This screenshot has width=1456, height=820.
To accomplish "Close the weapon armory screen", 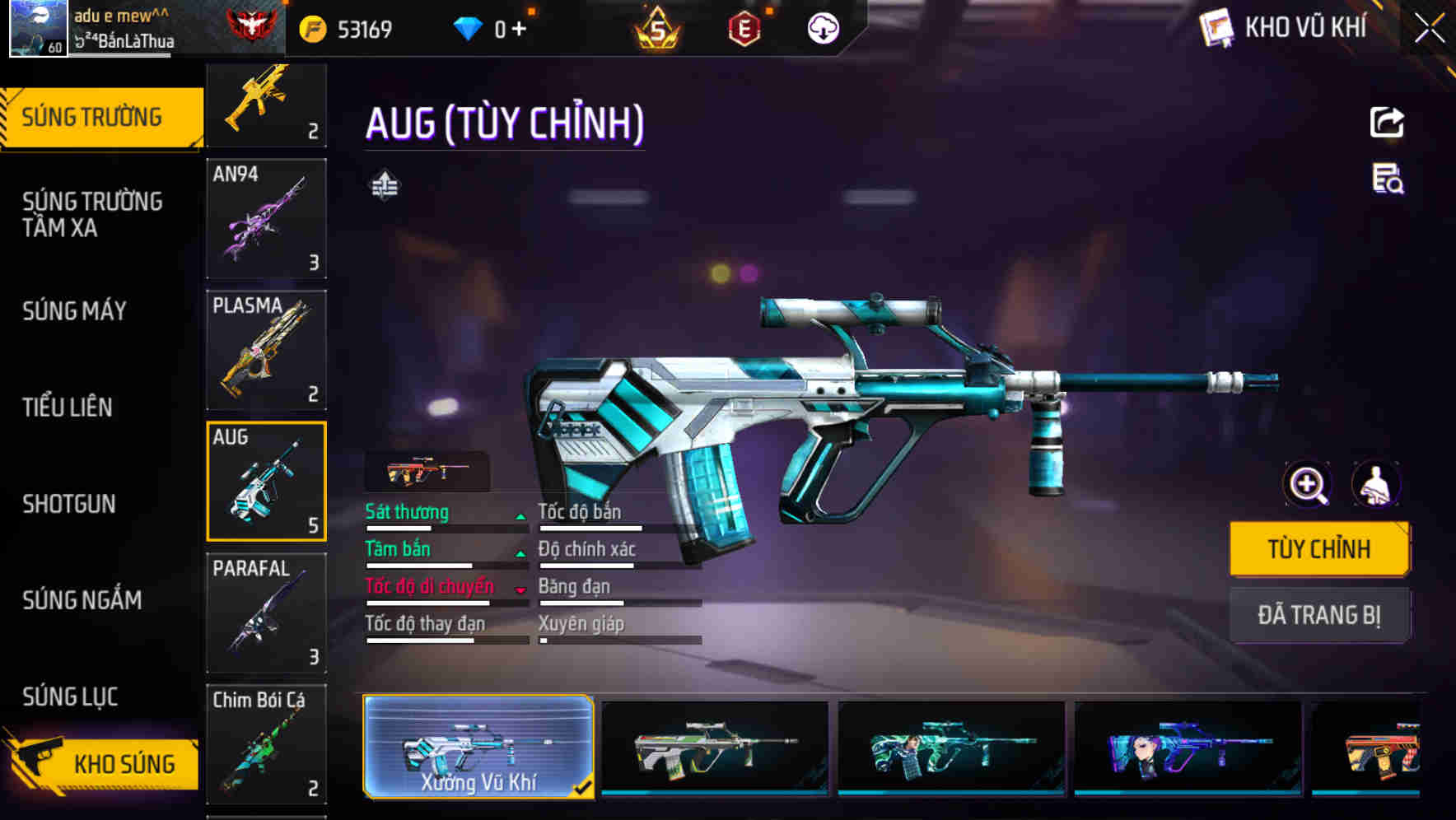I will coord(1429,29).
